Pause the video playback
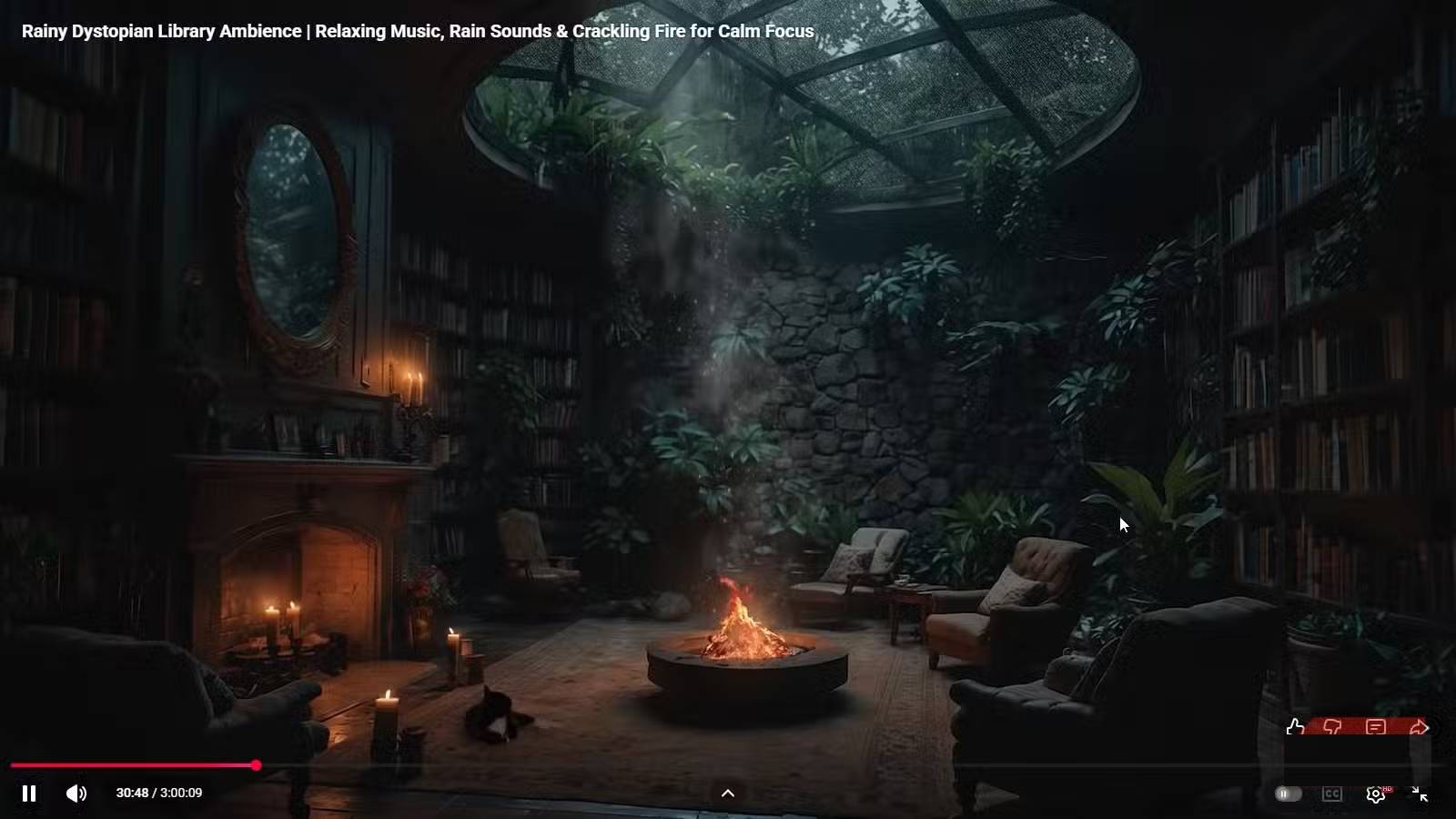This screenshot has height=819, width=1456. coord(29,794)
